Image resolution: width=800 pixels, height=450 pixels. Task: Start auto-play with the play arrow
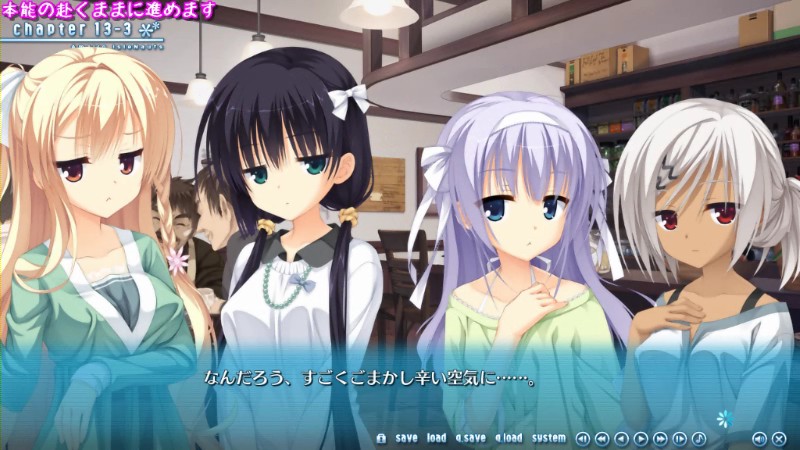click(x=640, y=438)
